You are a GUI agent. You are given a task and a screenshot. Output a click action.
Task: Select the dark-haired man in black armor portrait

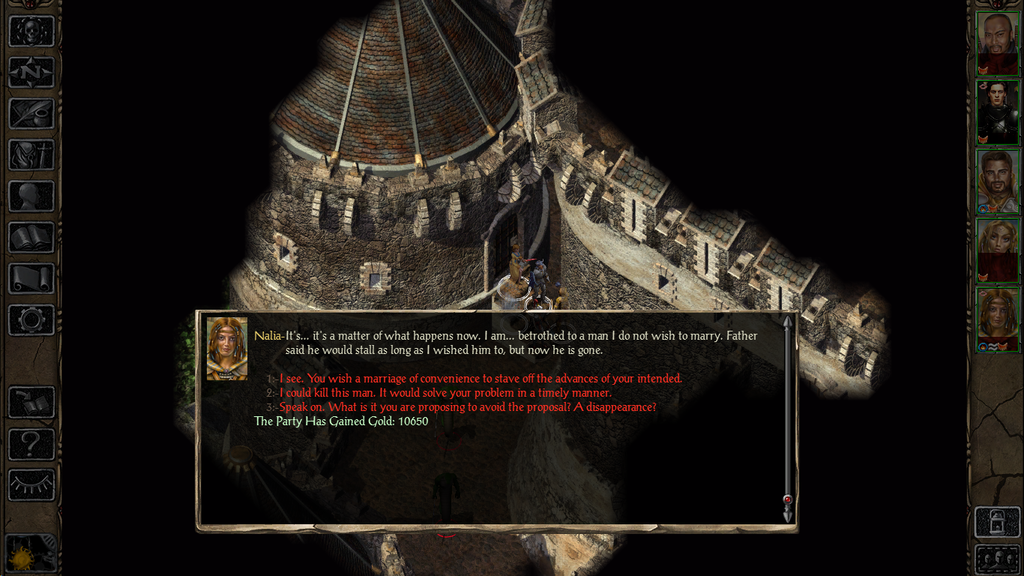point(997,112)
